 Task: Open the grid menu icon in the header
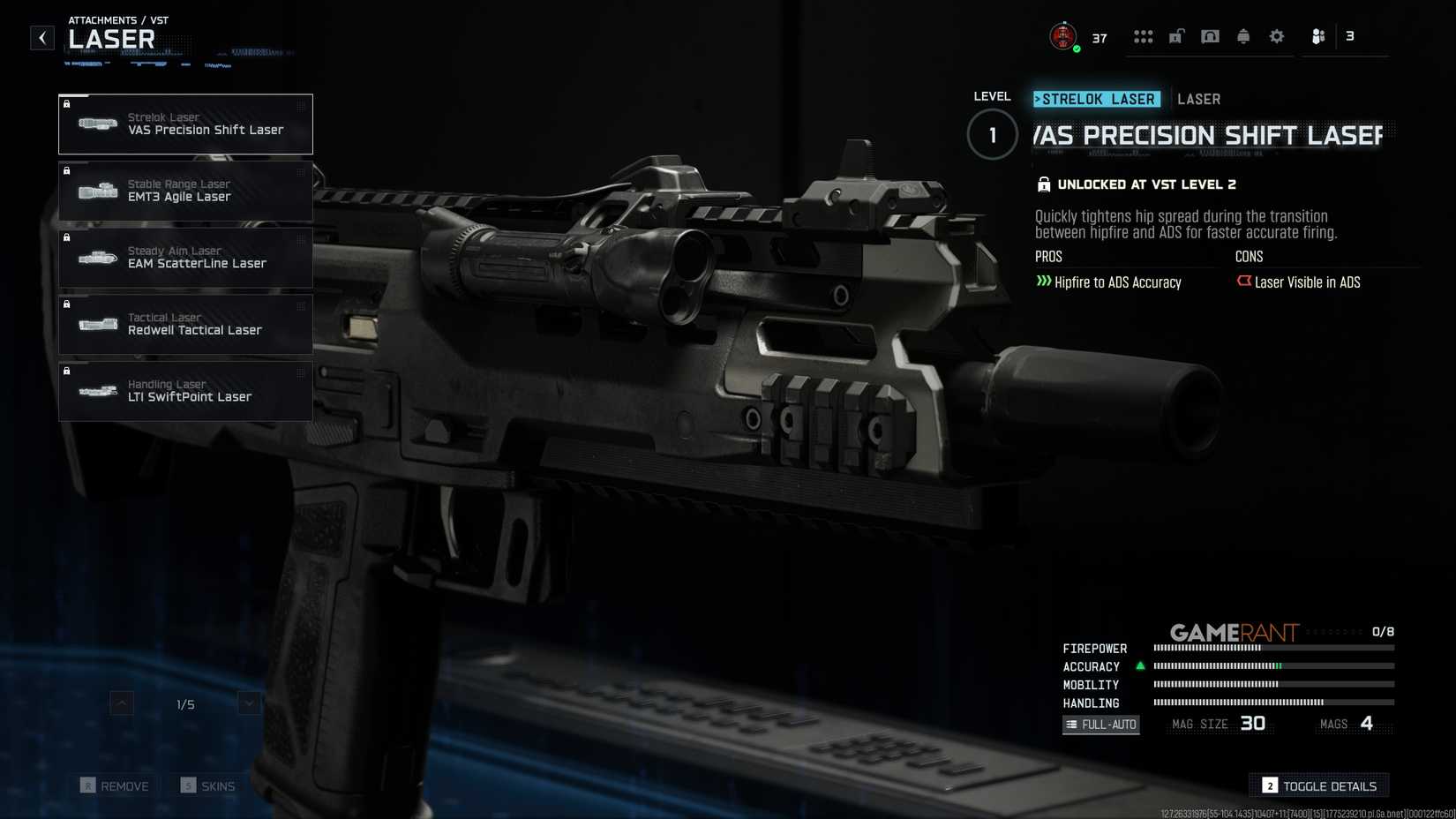pos(1144,36)
